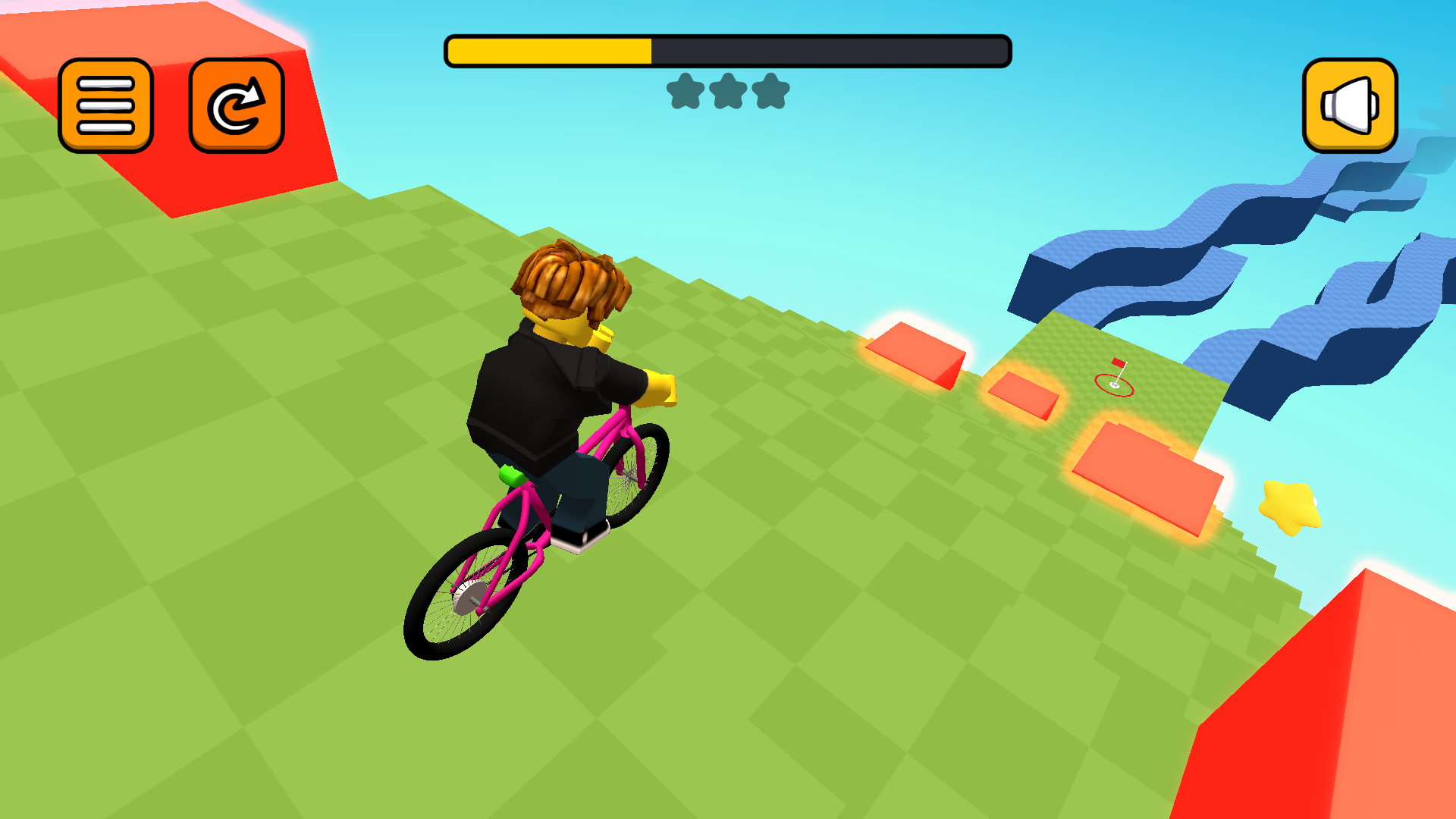Click the middle star icon
This screenshot has width=1456, height=819.
click(726, 90)
